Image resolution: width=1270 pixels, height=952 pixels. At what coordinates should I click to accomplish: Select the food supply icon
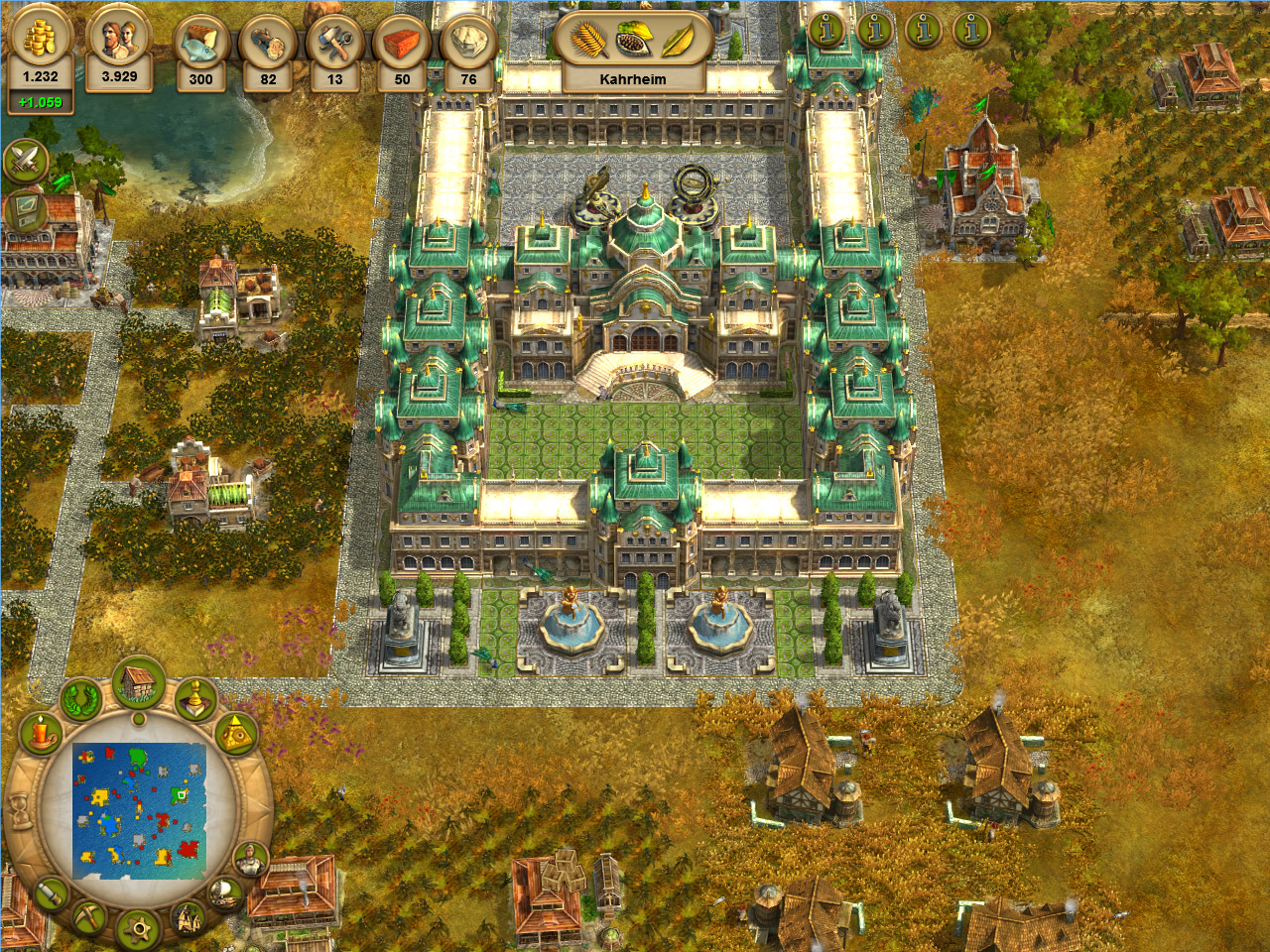coord(201,45)
